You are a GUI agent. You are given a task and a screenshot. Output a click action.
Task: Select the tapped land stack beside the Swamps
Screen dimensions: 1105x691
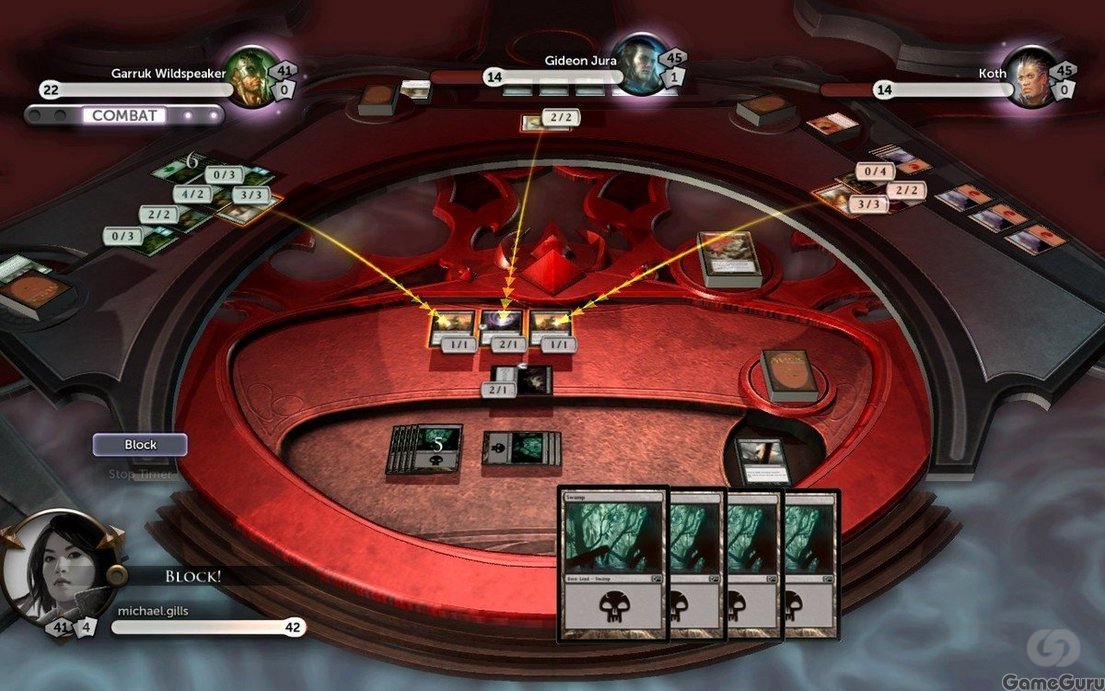pyautogui.click(x=522, y=448)
